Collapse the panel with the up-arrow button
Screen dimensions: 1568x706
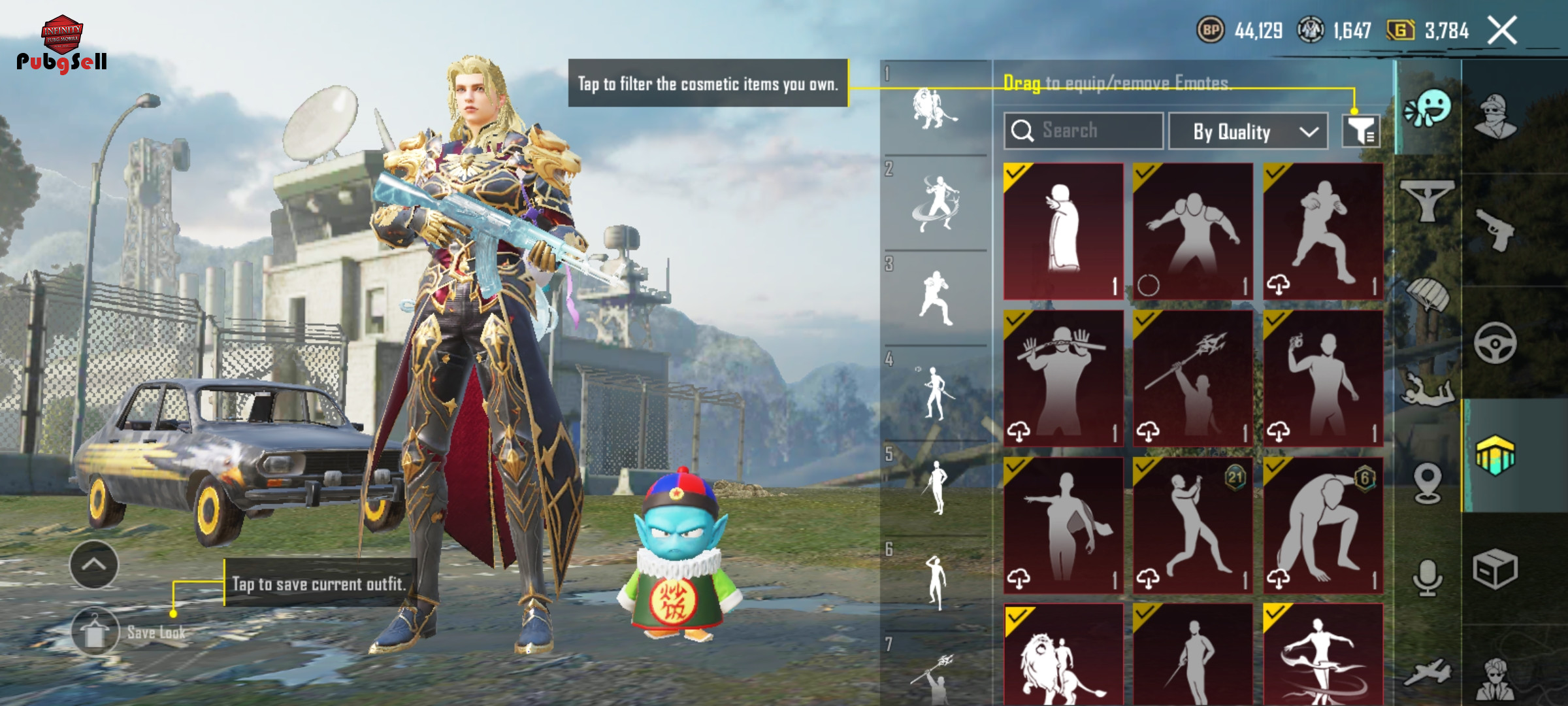(x=94, y=565)
